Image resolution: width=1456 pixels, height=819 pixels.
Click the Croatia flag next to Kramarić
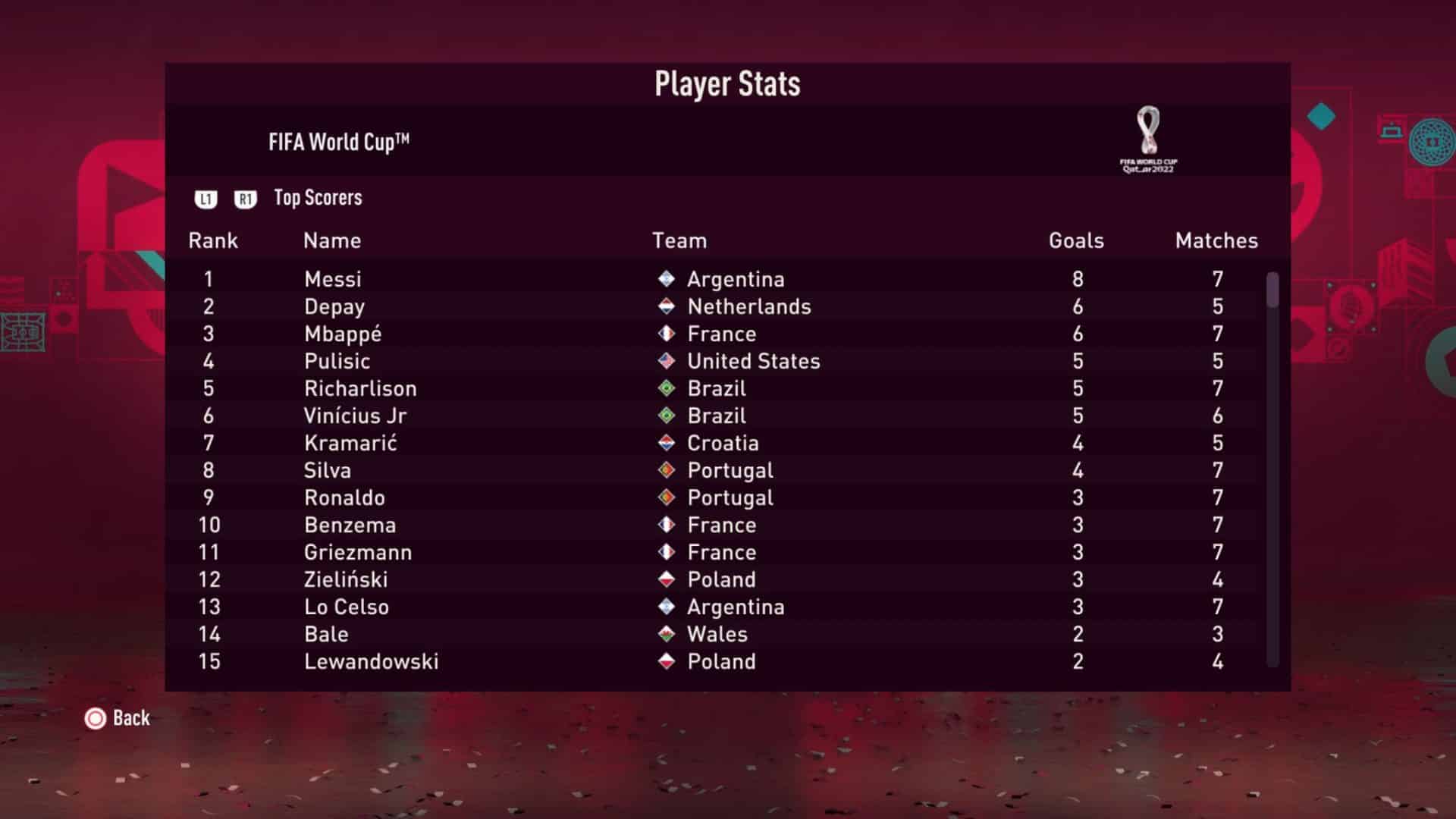(x=667, y=443)
